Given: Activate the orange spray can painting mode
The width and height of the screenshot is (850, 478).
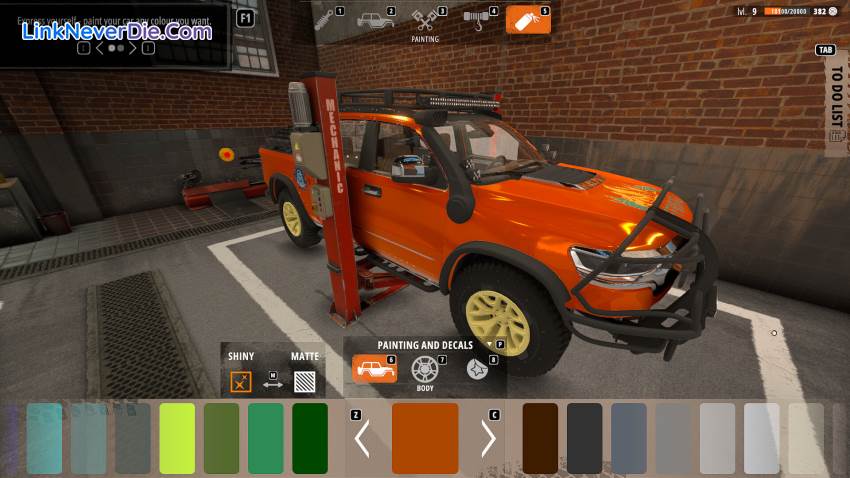Looking at the screenshot, I should tap(527, 19).
